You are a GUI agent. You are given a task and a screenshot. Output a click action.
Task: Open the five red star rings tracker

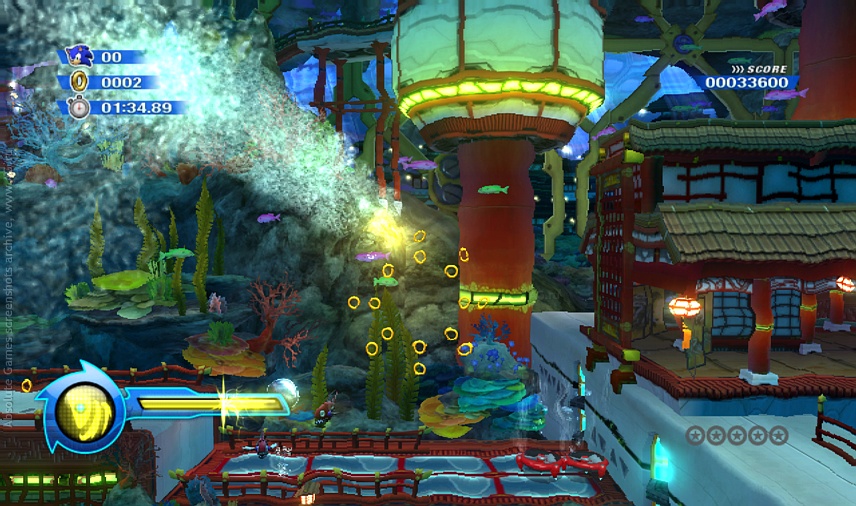736,435
